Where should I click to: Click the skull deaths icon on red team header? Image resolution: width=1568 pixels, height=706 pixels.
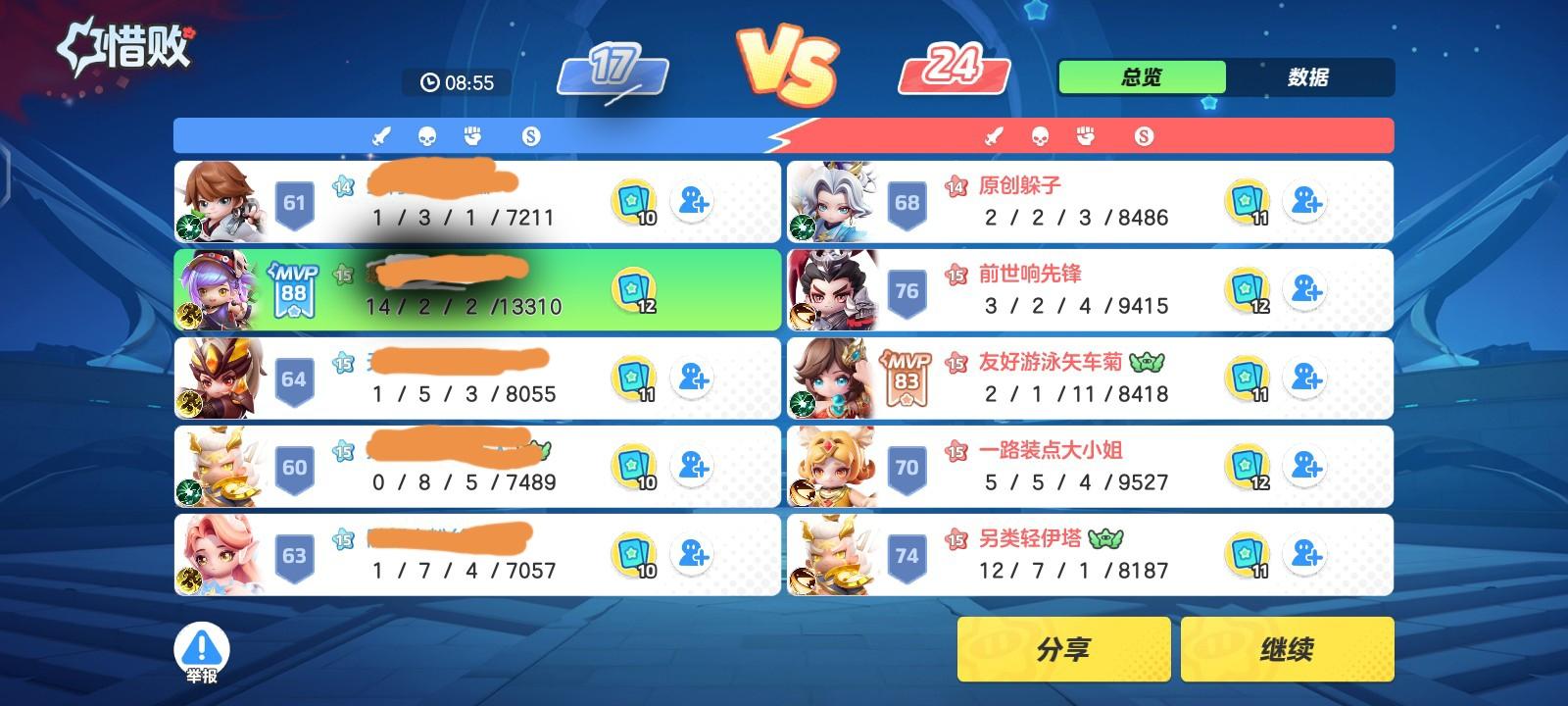point(1040,135)
